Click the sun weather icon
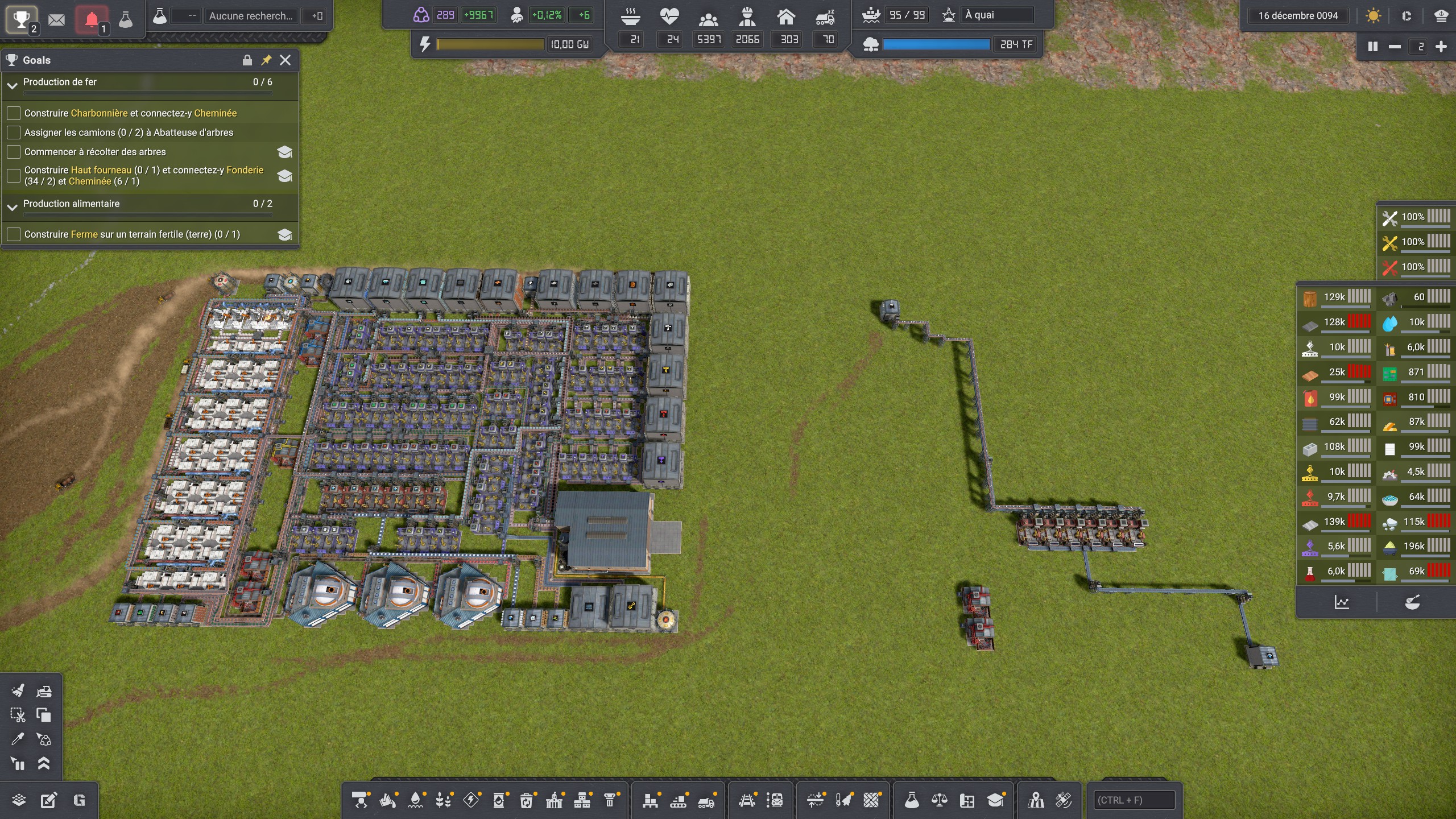Image resolution: width=1456 pixels, height=819 pixels. (1373, 16)
